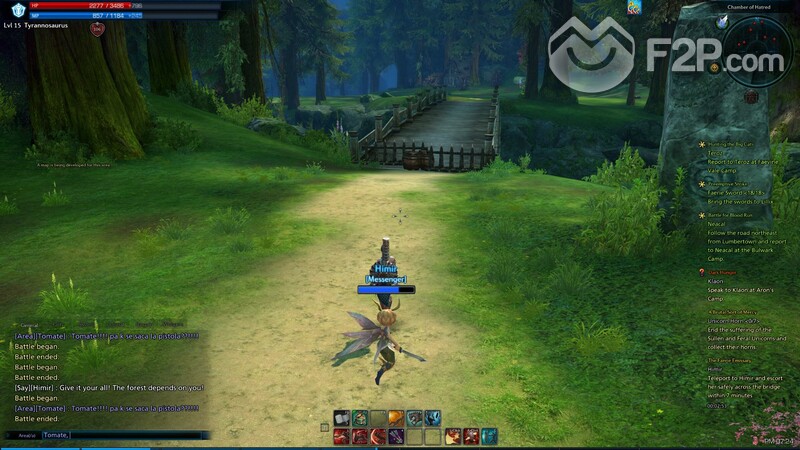This screenshot has width=800, height=450.
Task: Open the Battle for Blood Run quest
Action: tap(732, 215)
